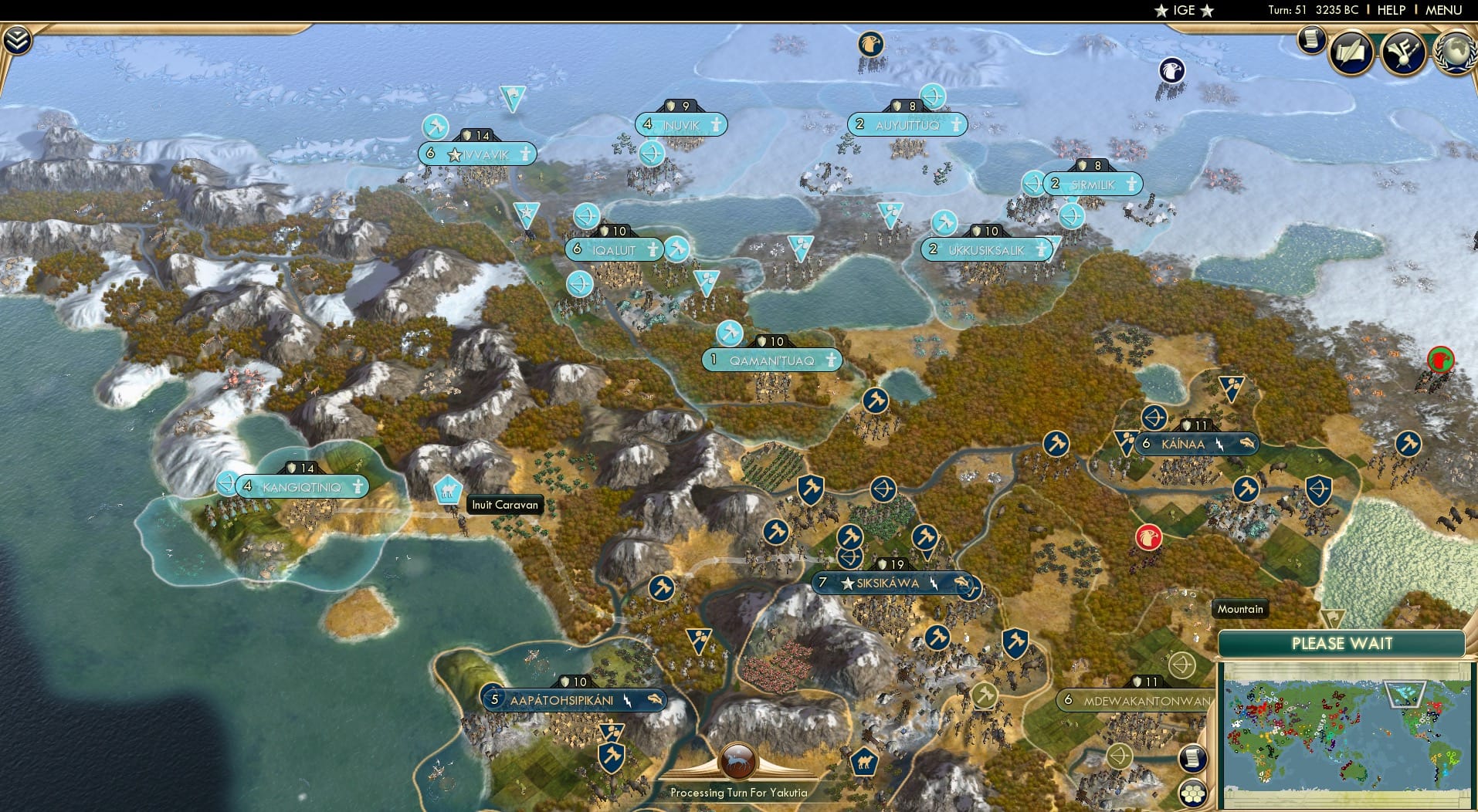Toggle the lightning bolt on Kaínaa banner
1478x812 pixels.
[x=1221, y=444]
